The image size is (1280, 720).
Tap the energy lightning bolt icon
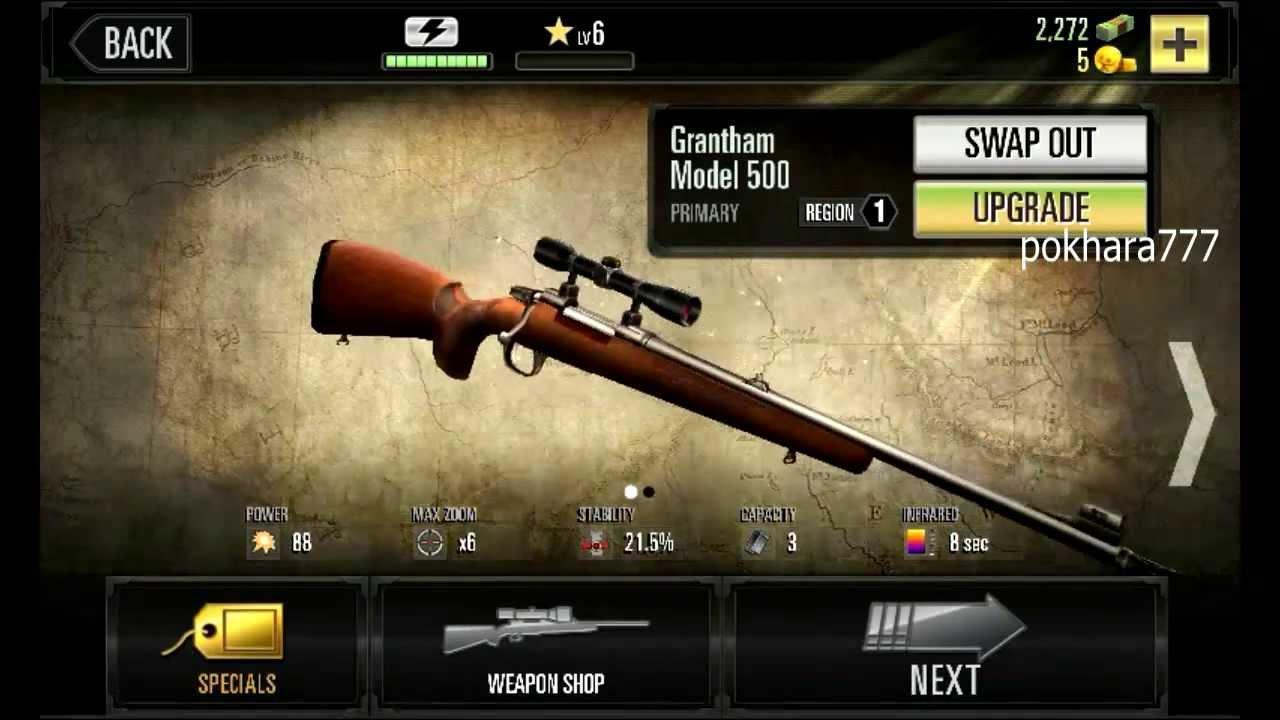pyautogui.click(x=431, y=31)
